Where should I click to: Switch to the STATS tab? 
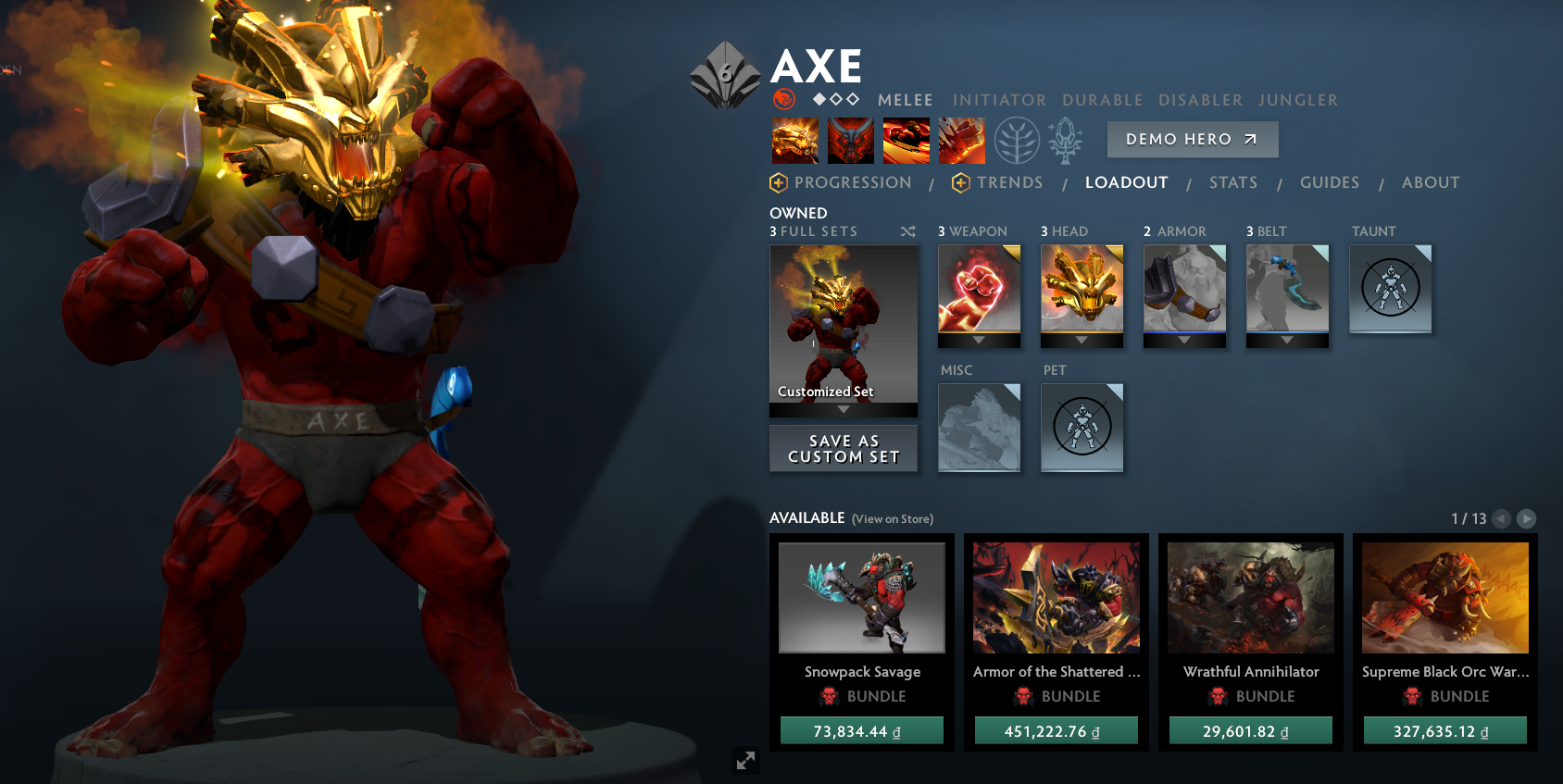1233,182
